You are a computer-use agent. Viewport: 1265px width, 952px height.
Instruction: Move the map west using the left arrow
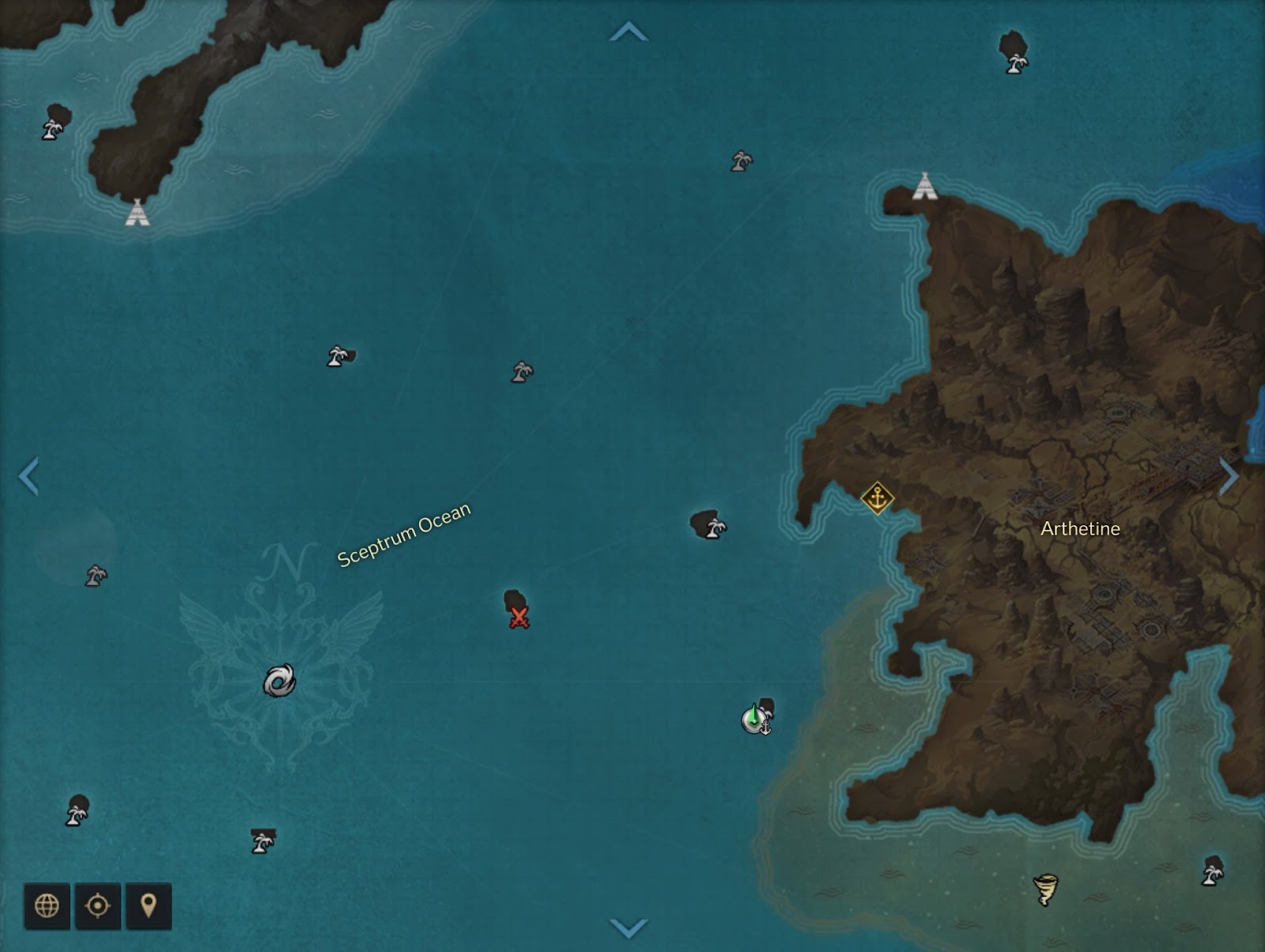click(x=28, y=476)
